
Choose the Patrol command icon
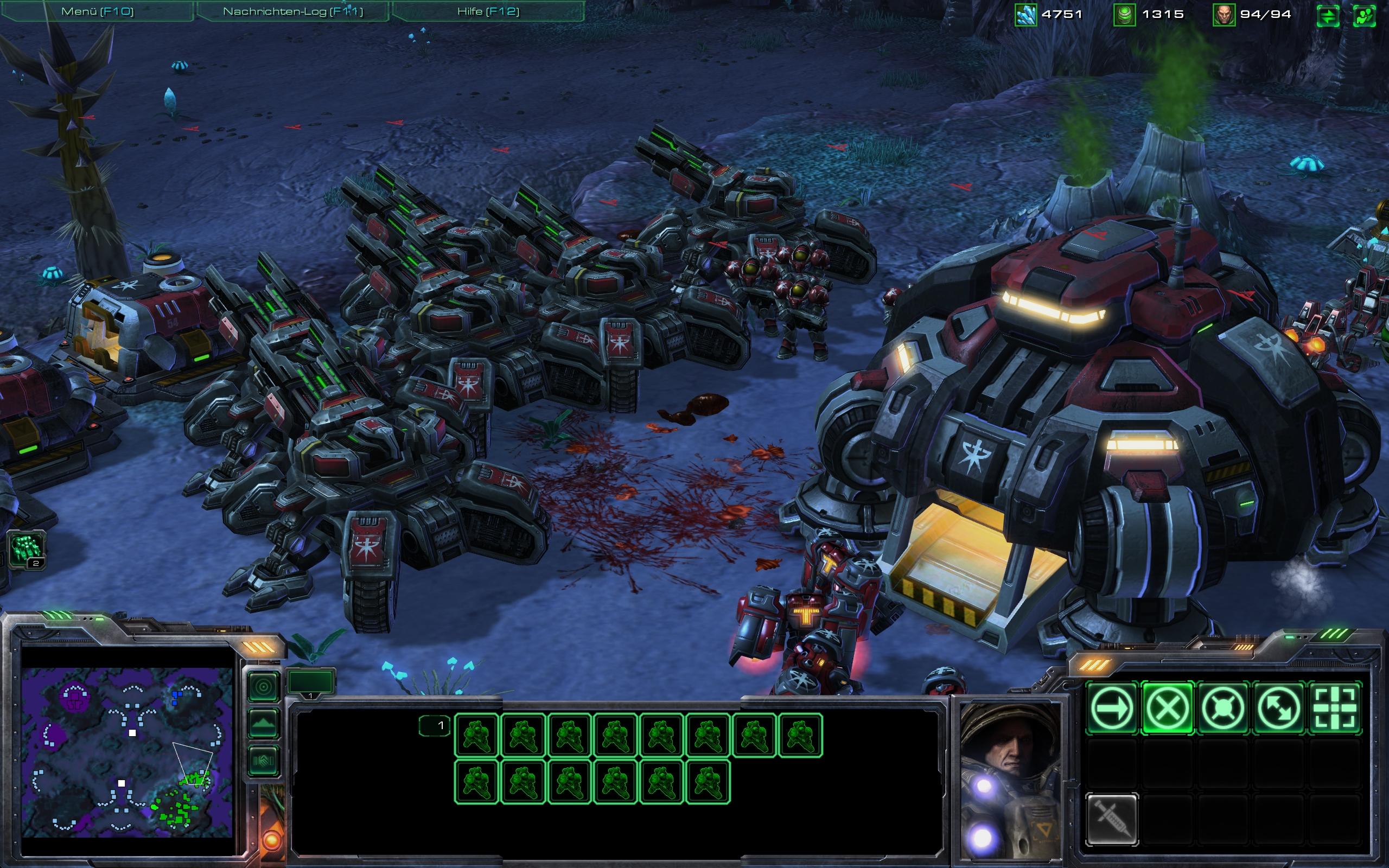click(x=1278, y=708)
